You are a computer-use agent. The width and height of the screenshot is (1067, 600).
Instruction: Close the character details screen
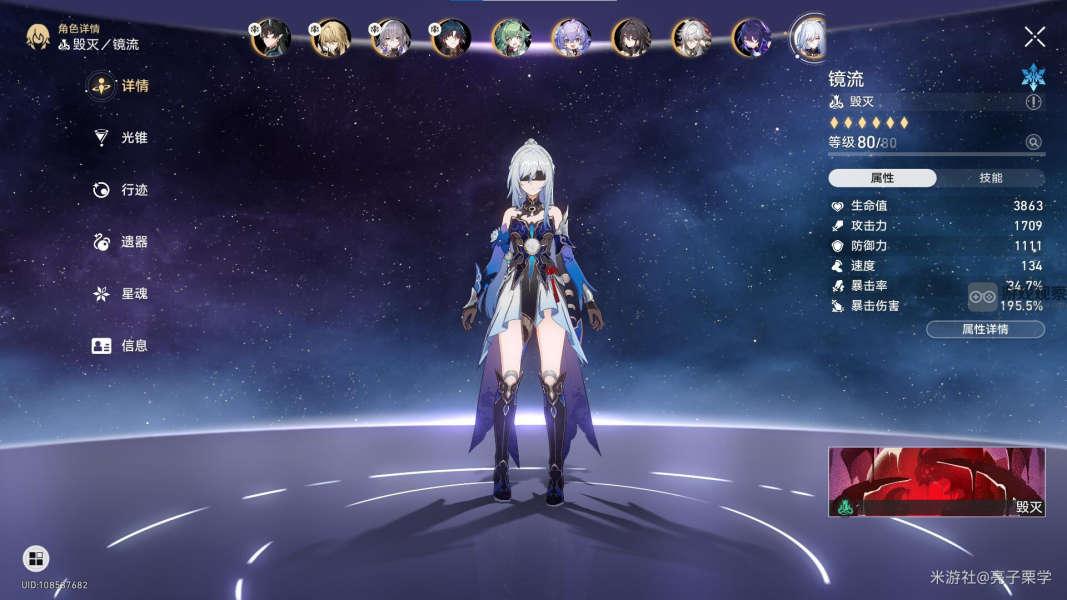[x=1034, y=38]
